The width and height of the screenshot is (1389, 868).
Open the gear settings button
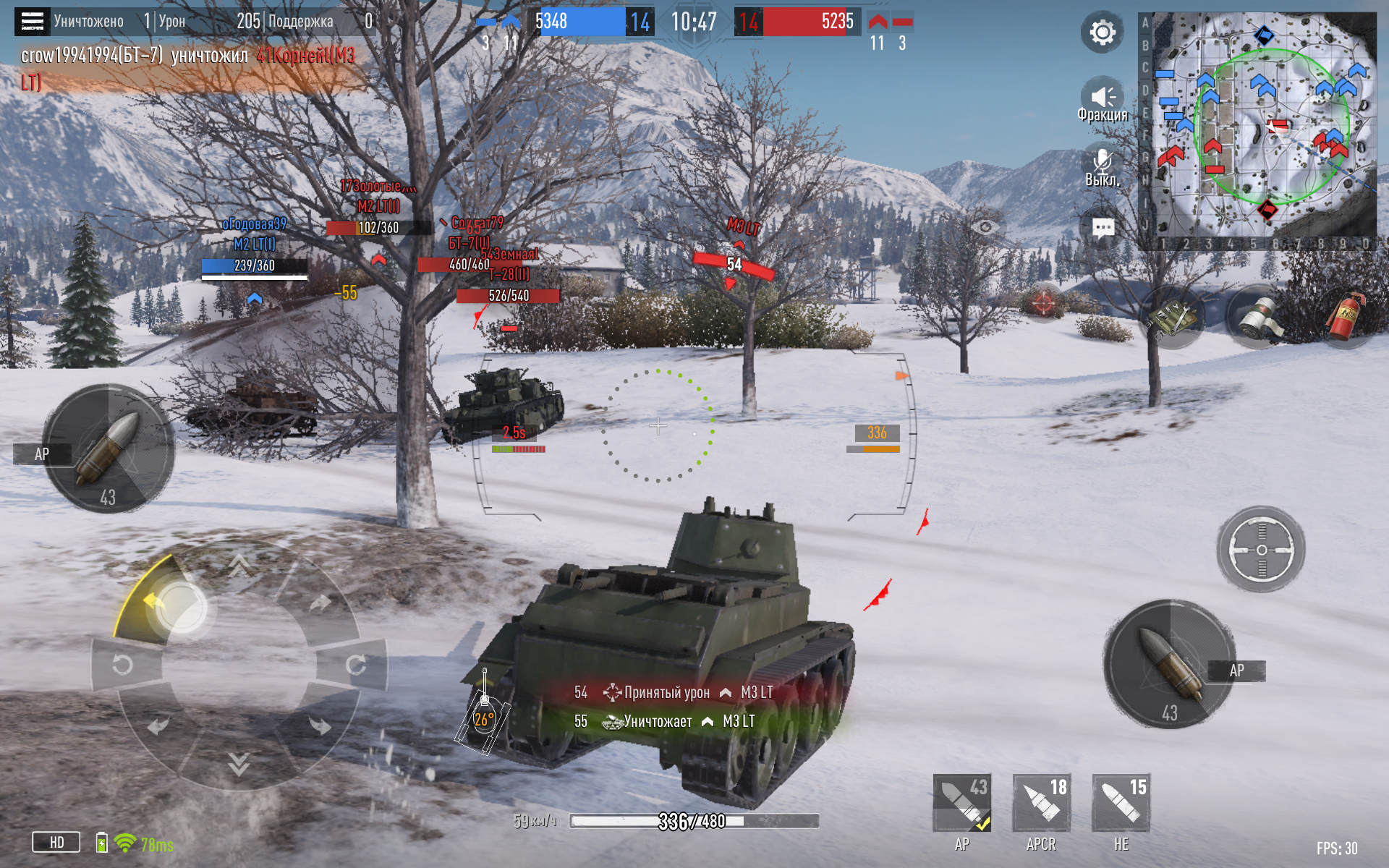(x=1102, y=33)
